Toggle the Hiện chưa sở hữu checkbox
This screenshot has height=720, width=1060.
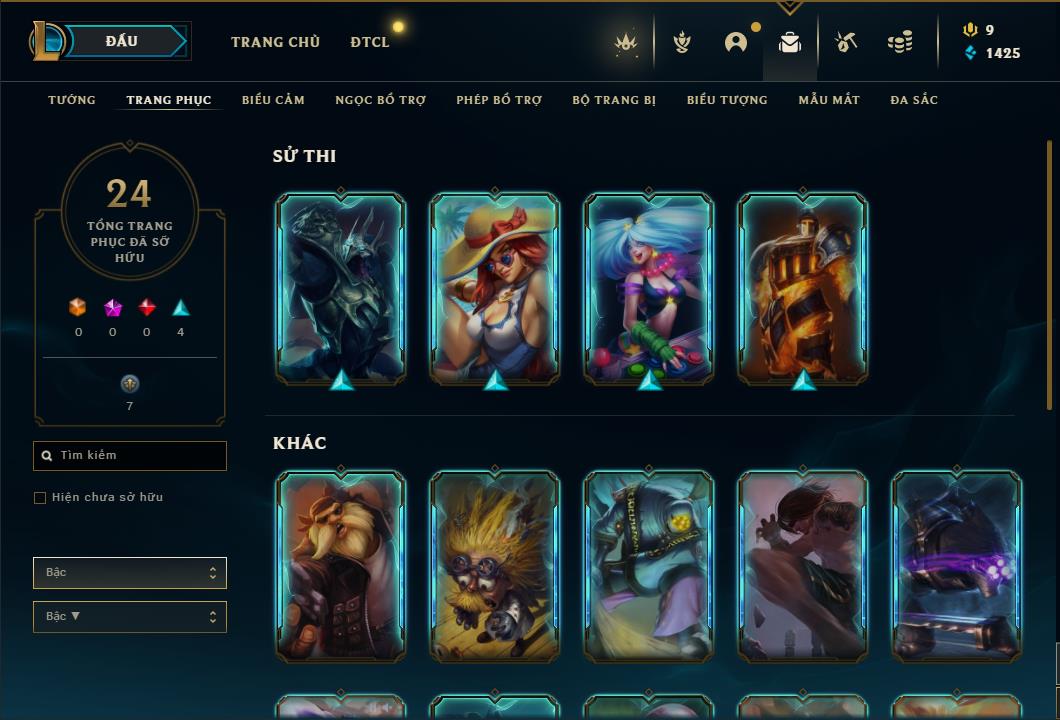pos(40,498)
